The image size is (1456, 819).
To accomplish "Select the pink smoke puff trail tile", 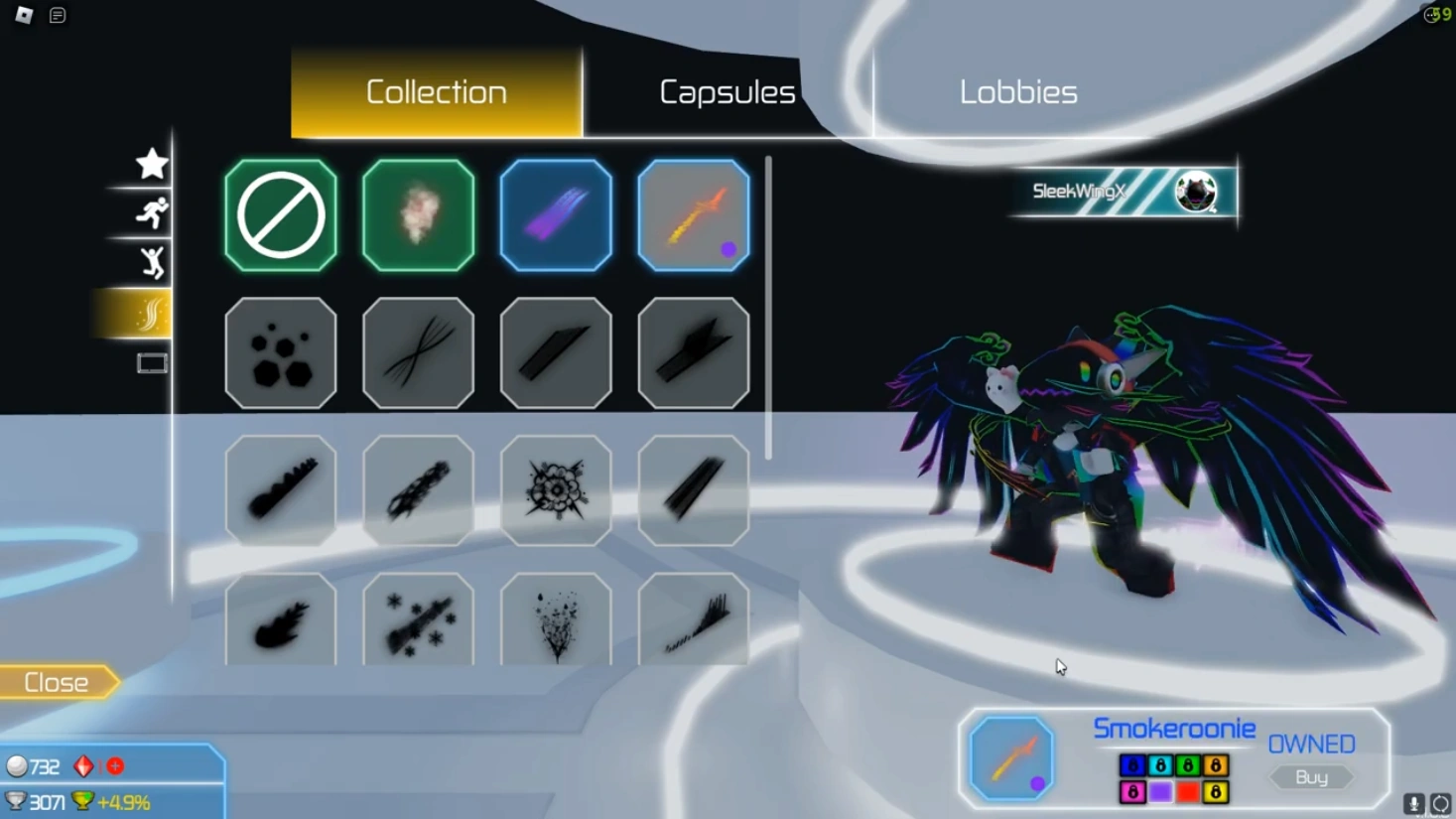I will (x=418, y=215).
